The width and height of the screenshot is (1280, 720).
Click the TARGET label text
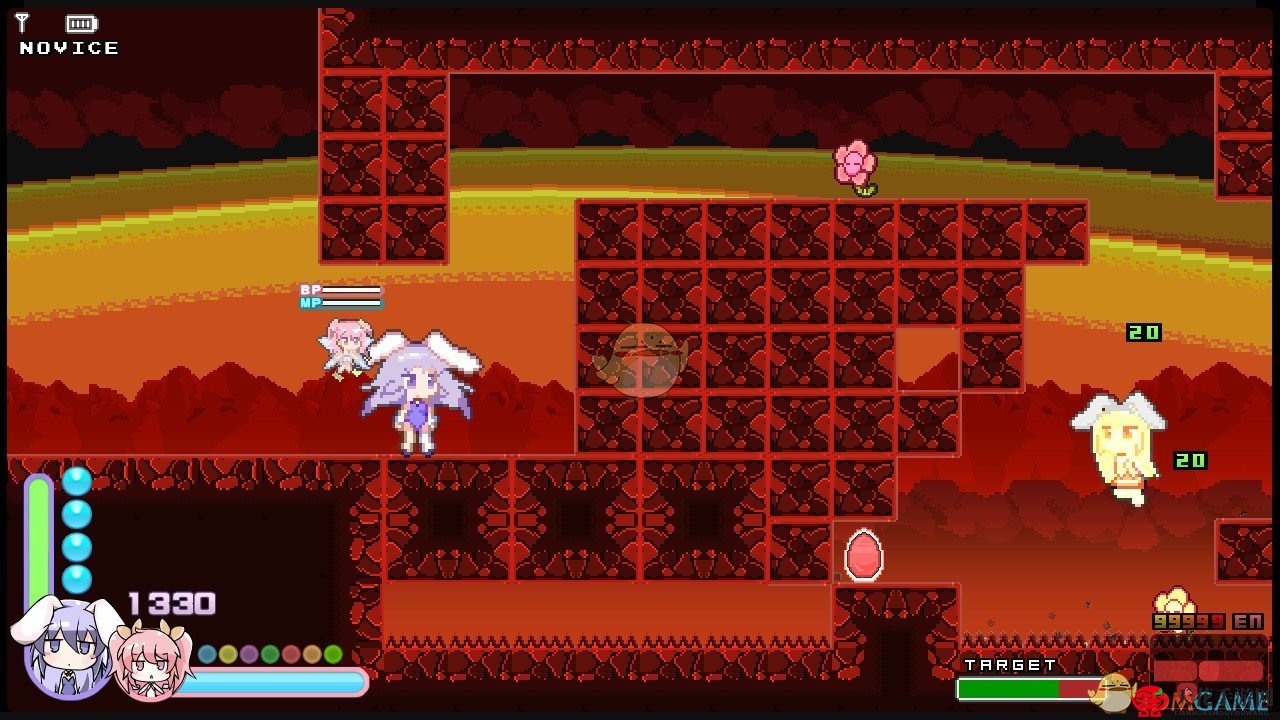coord(1008,663)
